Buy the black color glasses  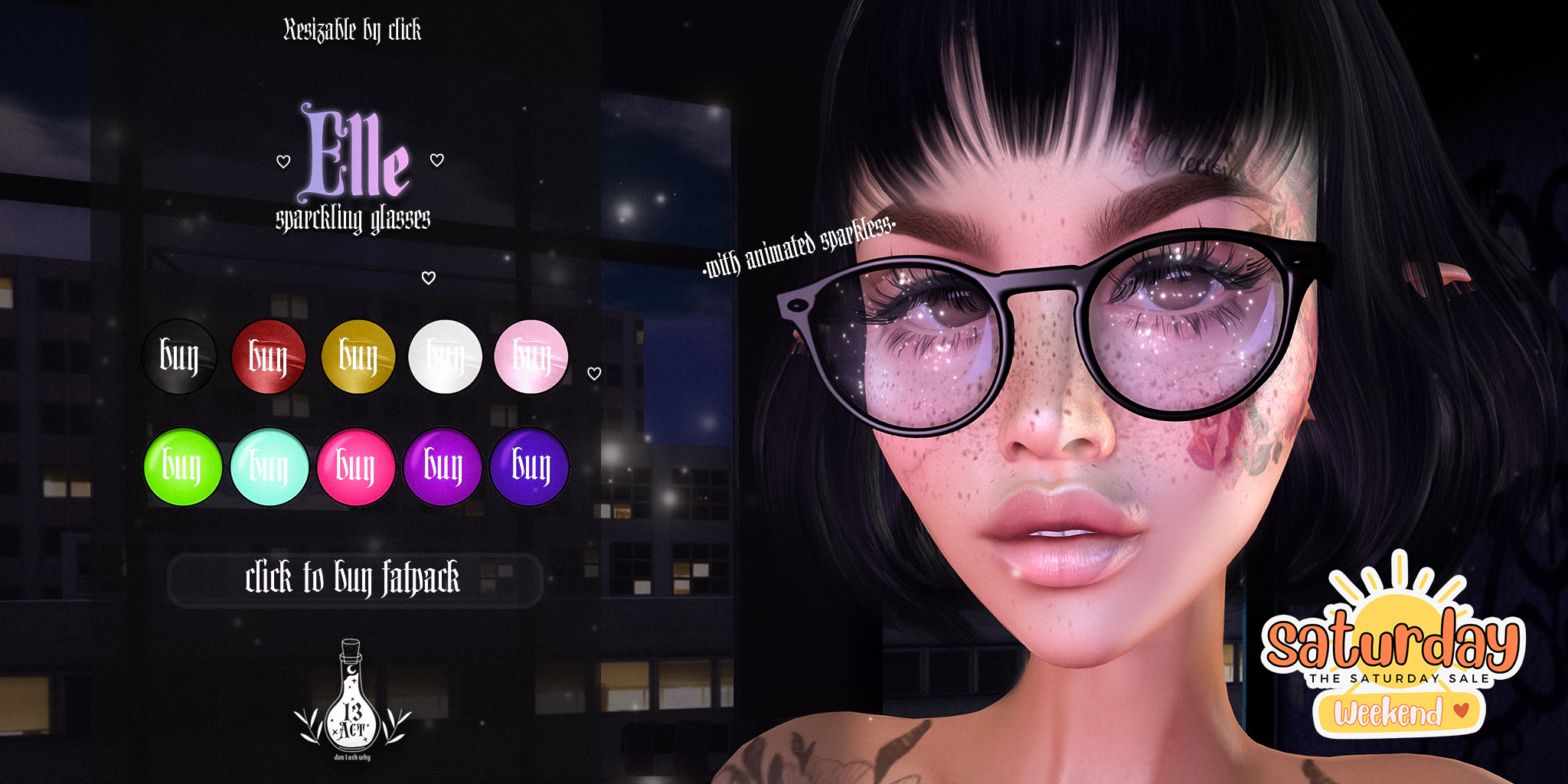coord(179,357)
